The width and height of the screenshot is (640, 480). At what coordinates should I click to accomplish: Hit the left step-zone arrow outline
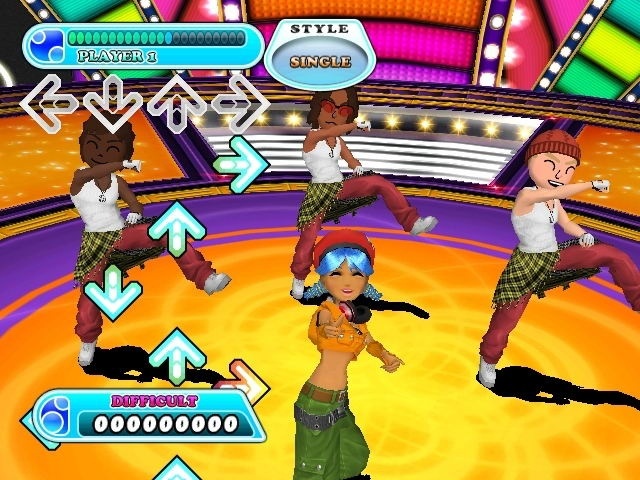coord(48,102)
